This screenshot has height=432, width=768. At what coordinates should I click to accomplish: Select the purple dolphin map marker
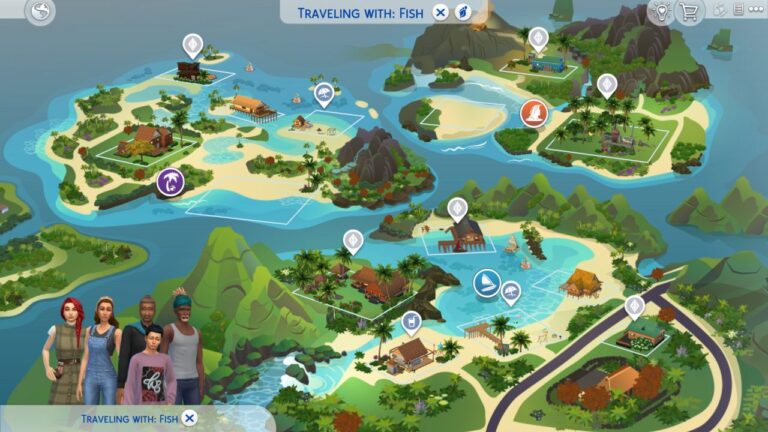click(x=171, y=182)
